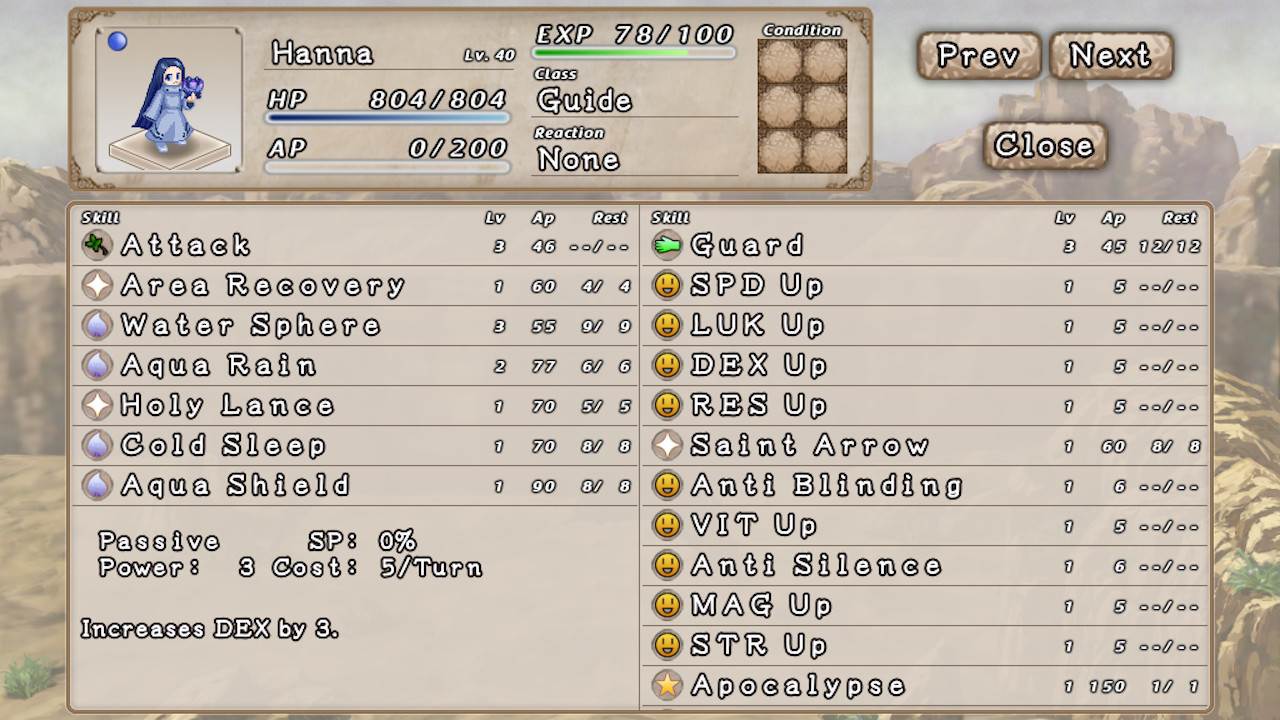Click the Anti Blinding smiley icon
Screen dimensions: 1280x720
coord(668,484)
